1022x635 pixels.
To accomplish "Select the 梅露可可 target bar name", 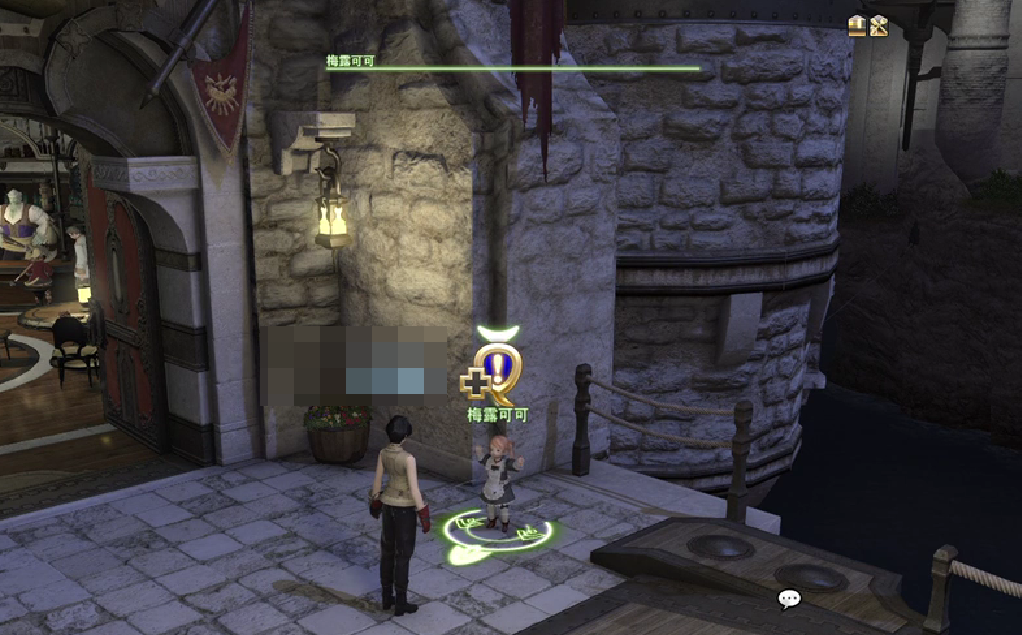I will pyautogui.click(x=352, y=60).
